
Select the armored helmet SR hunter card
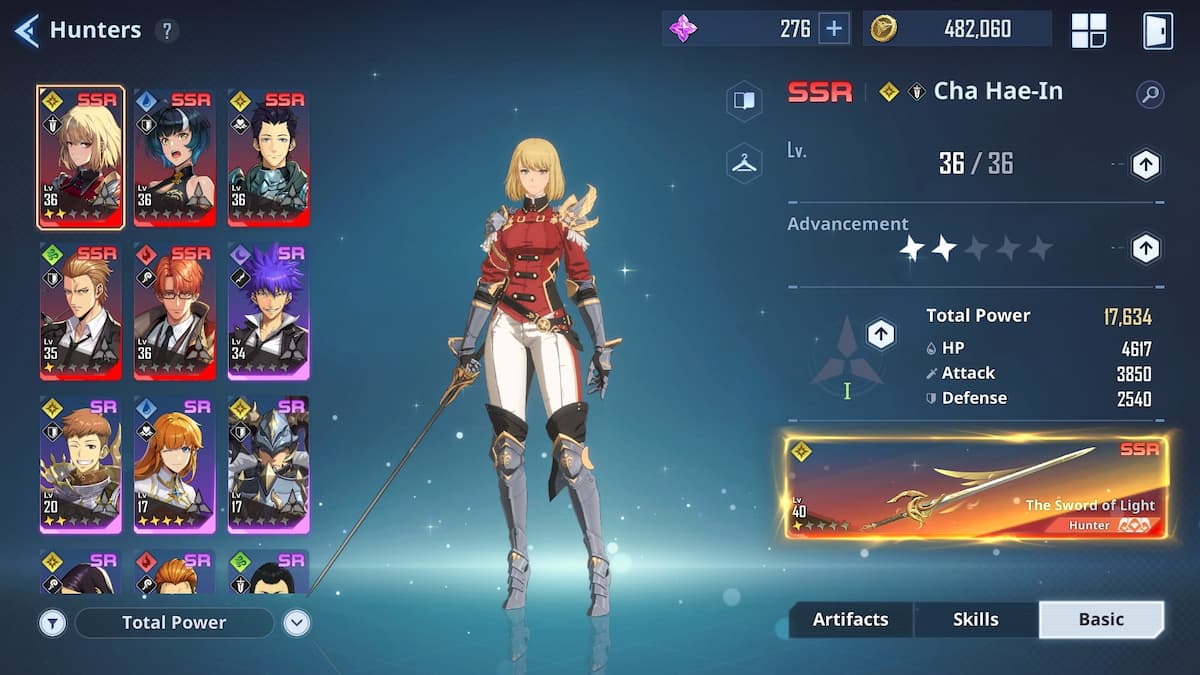(268, 464)
